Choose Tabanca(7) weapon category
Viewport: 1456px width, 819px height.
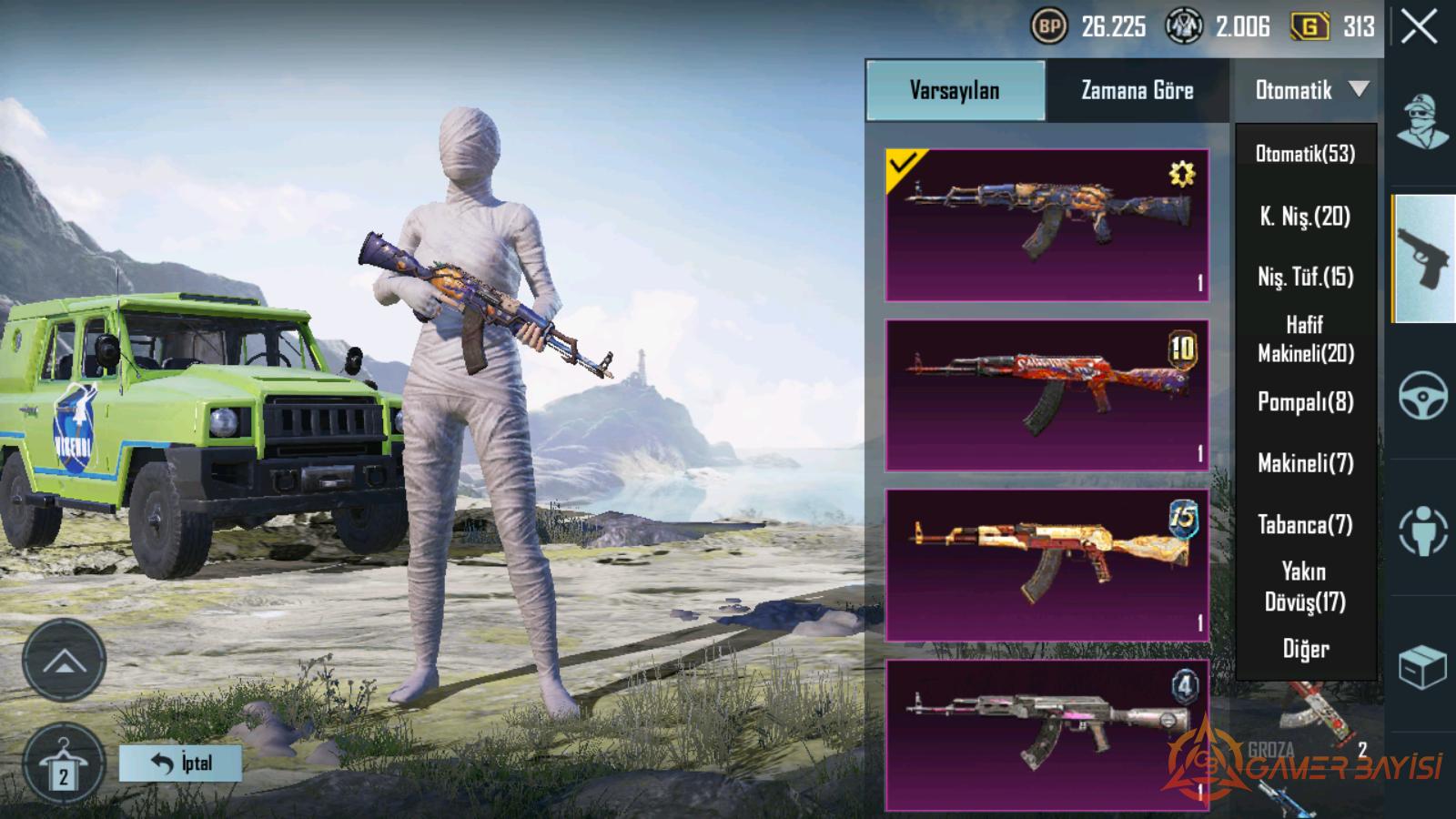[1305, 525]
